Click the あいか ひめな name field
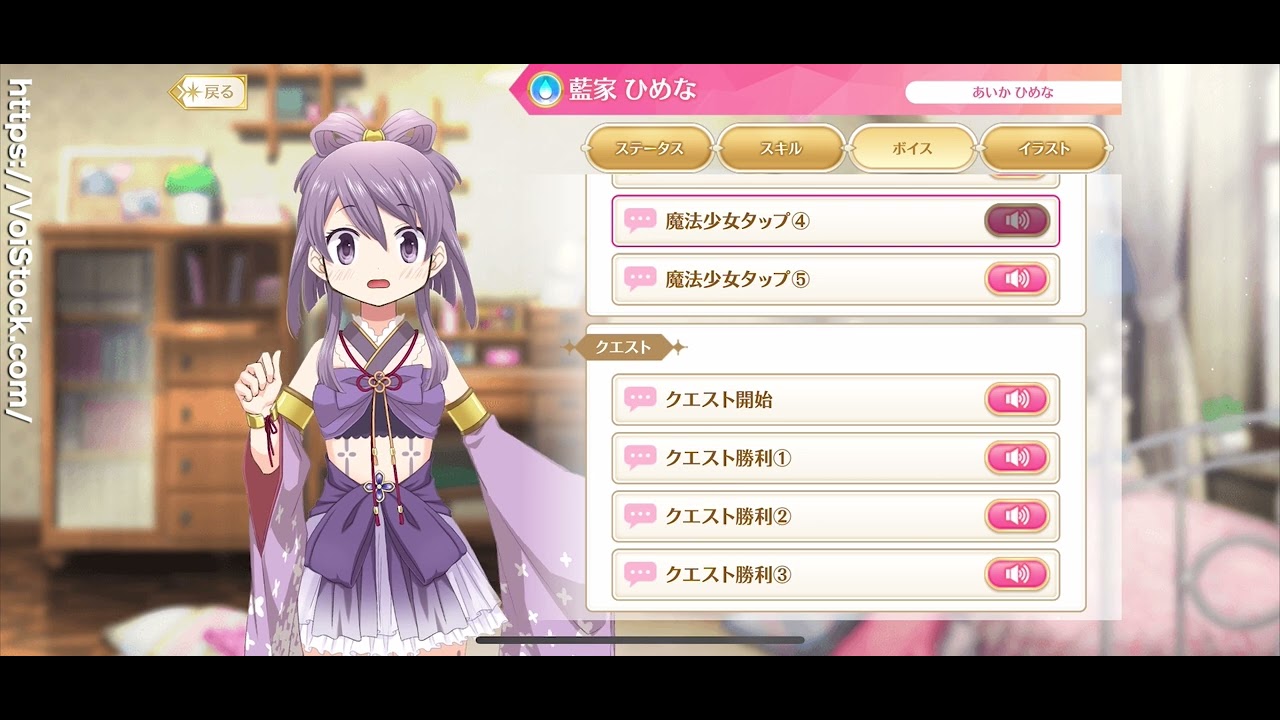Image resolution: width=1280 pixels, height=720 pixels. (1013, 91)
